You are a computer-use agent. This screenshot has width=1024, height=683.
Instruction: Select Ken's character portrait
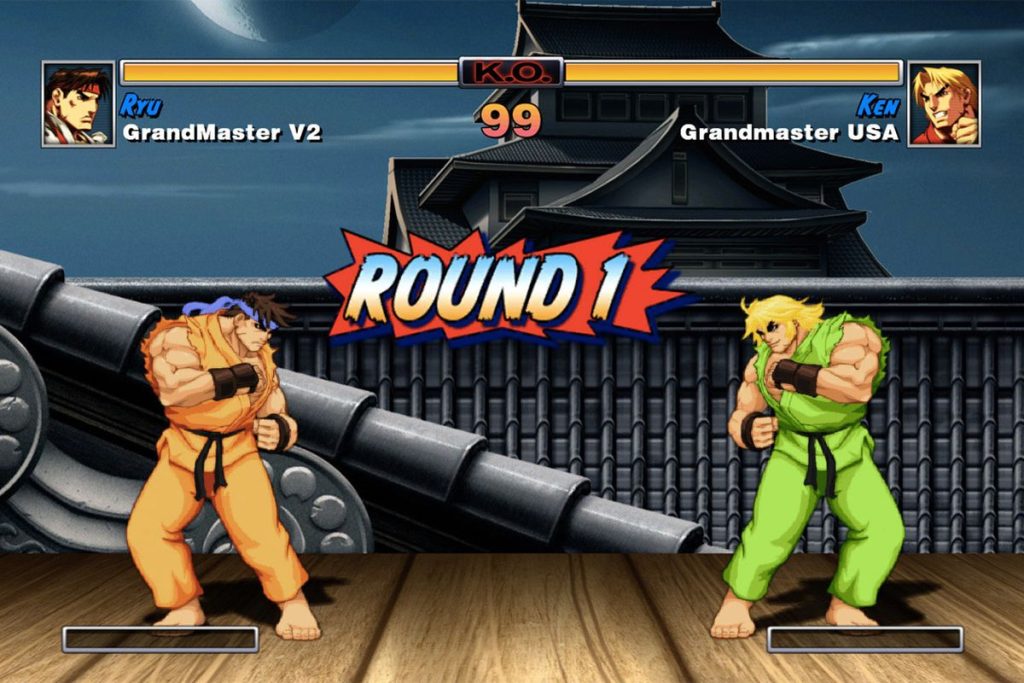(944, 104)
